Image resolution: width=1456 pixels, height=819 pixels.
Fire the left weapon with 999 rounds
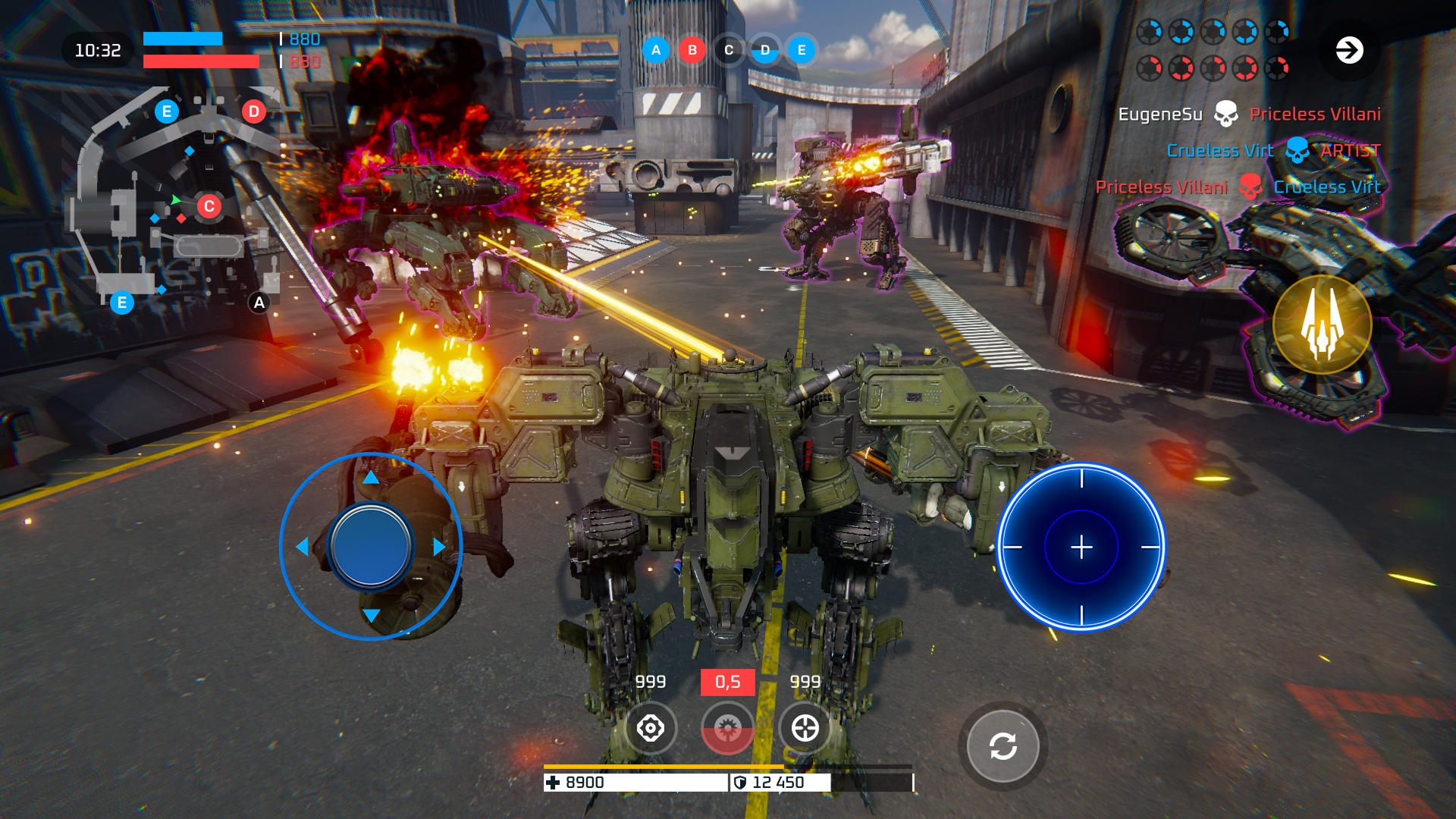(651, 729)
